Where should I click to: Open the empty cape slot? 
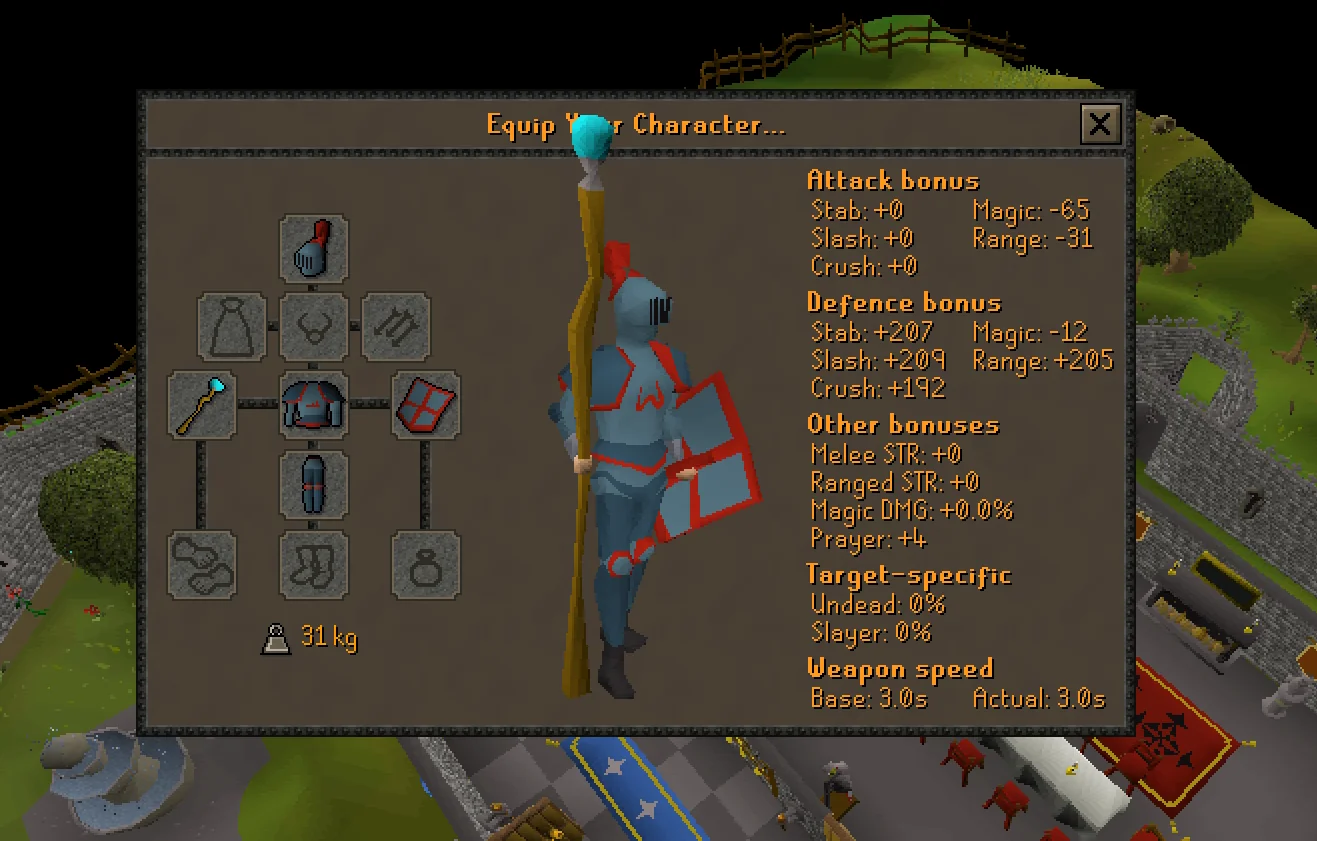click(230, 328)
